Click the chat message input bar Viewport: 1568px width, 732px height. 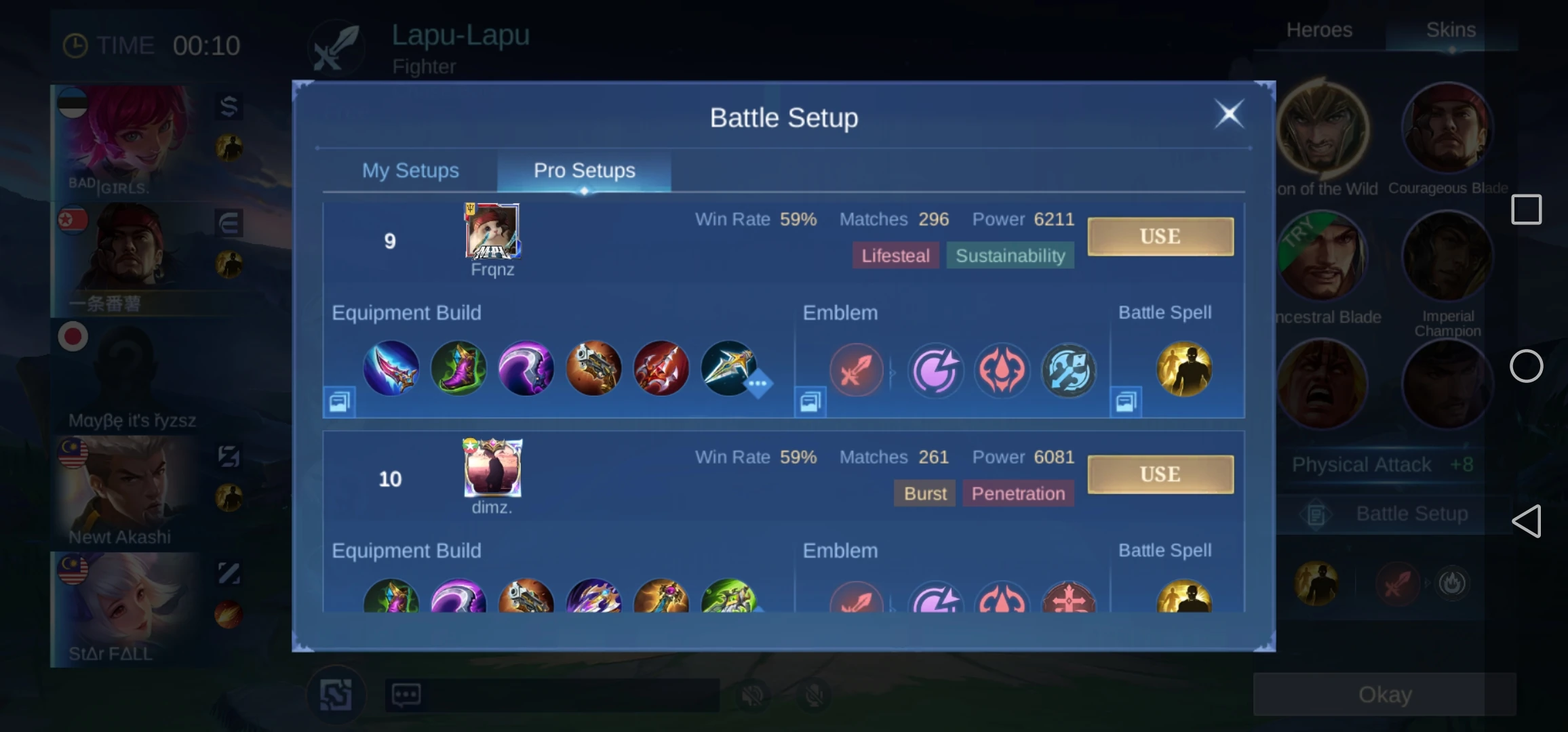click(556, 694)
